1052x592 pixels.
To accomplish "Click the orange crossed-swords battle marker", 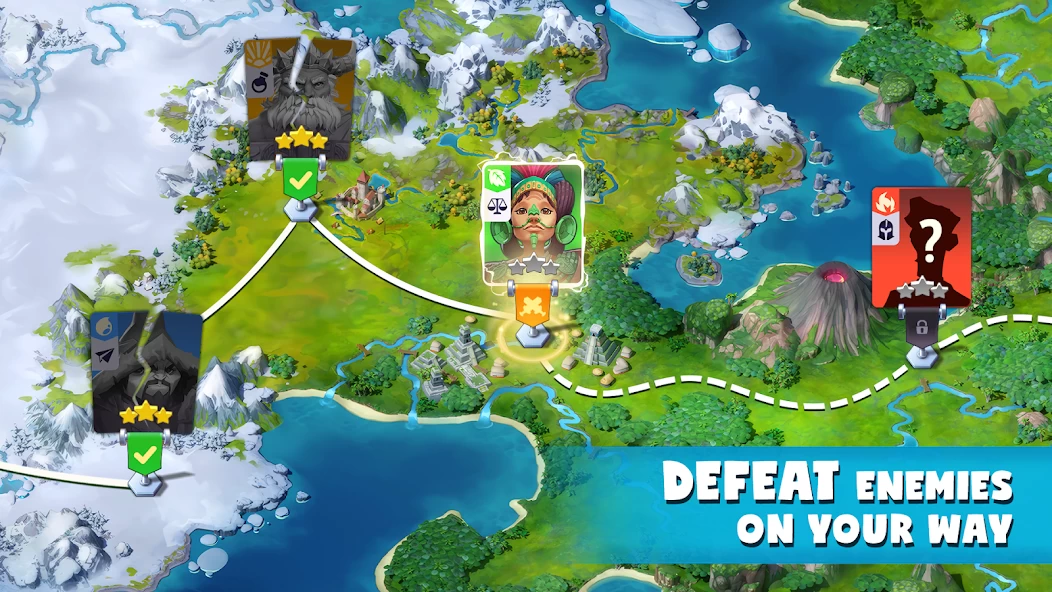I will (x=532, y=306).
